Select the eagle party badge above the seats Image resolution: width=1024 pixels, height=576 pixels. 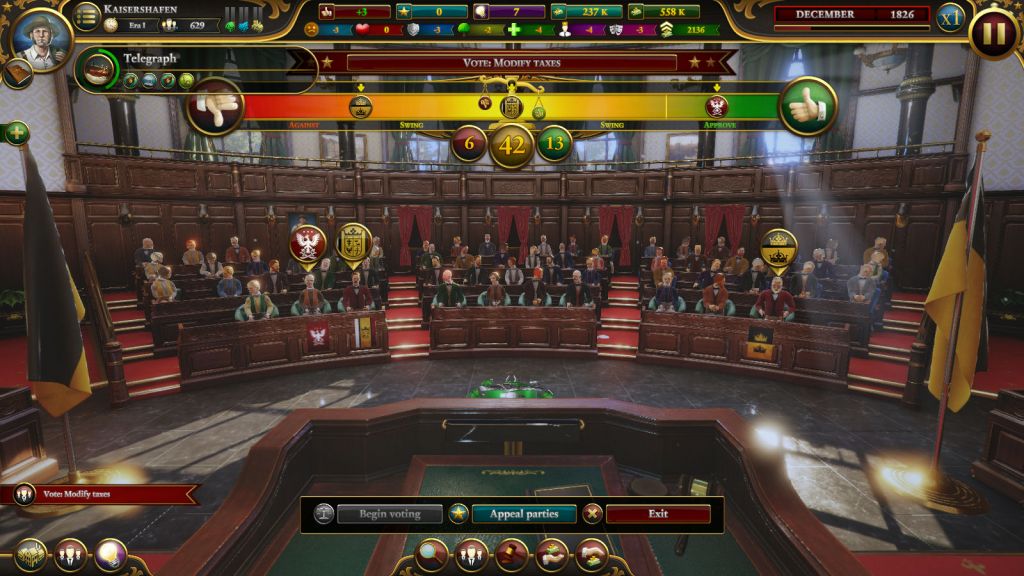[308, 243]
